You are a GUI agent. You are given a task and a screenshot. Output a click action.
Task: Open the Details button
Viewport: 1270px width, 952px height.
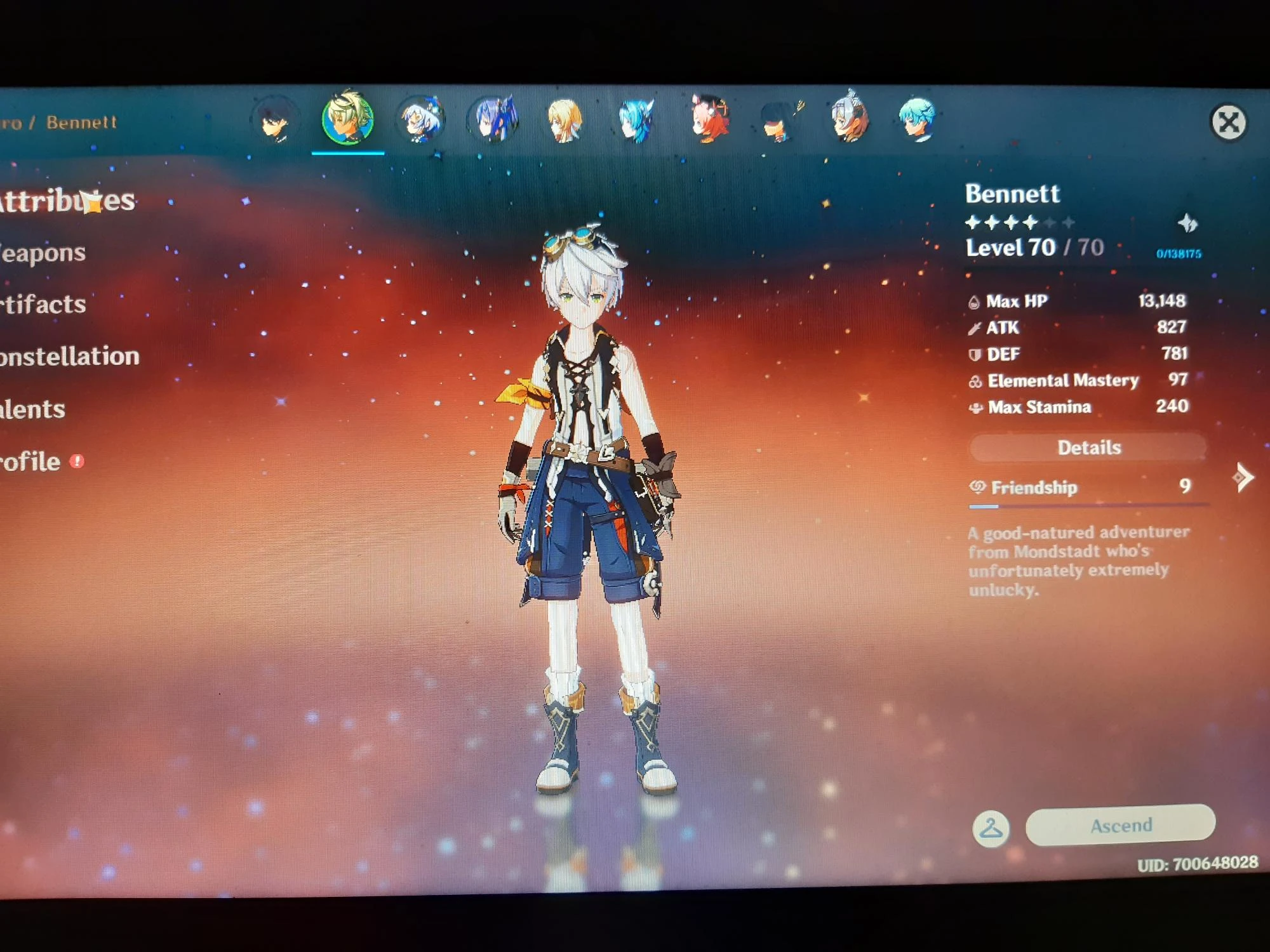[1088, 447]
